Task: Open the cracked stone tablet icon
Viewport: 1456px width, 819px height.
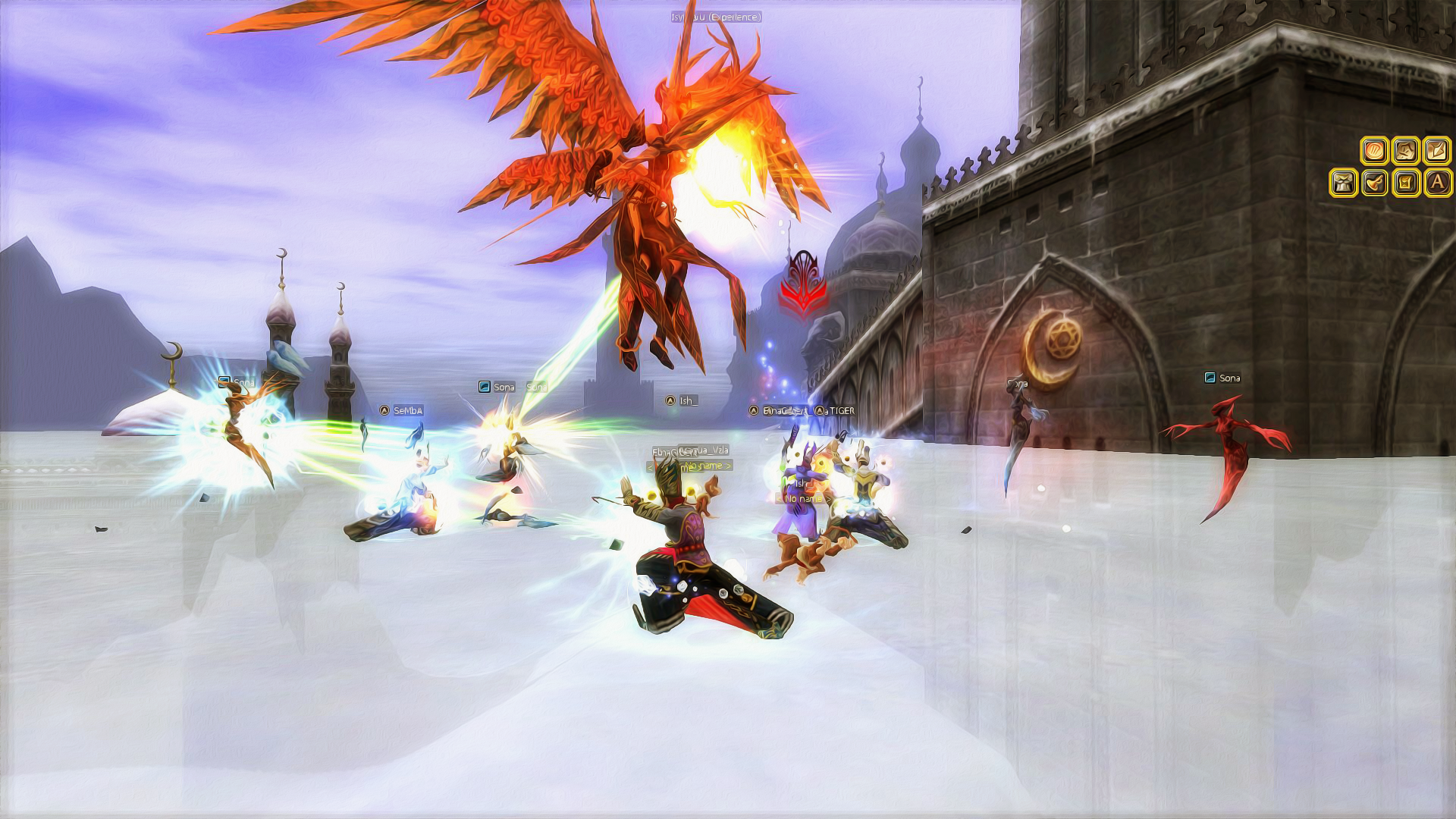Action: tap(1405, 151)
